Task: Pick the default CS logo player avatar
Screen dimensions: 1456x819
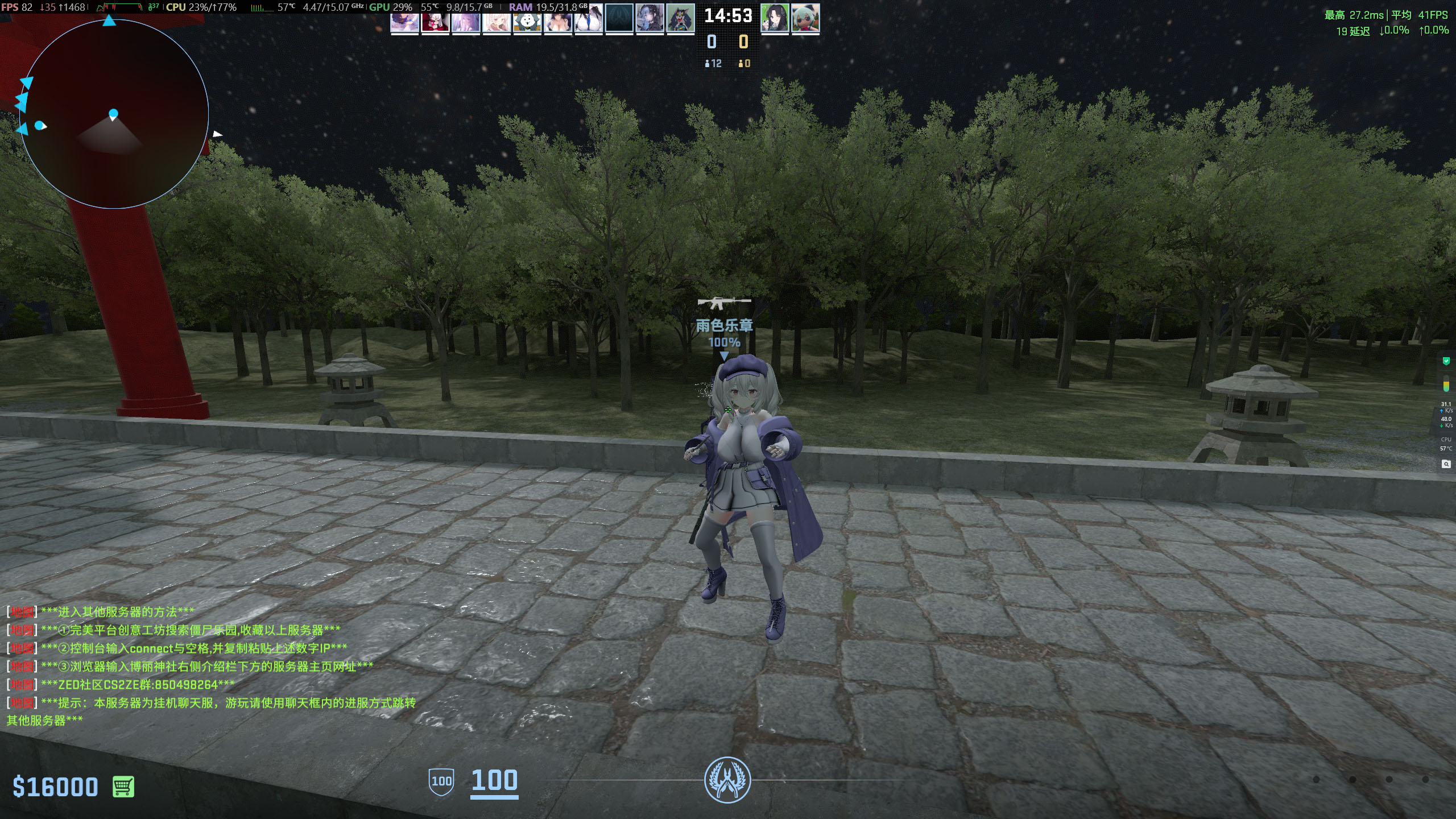Action: point(619,18)
